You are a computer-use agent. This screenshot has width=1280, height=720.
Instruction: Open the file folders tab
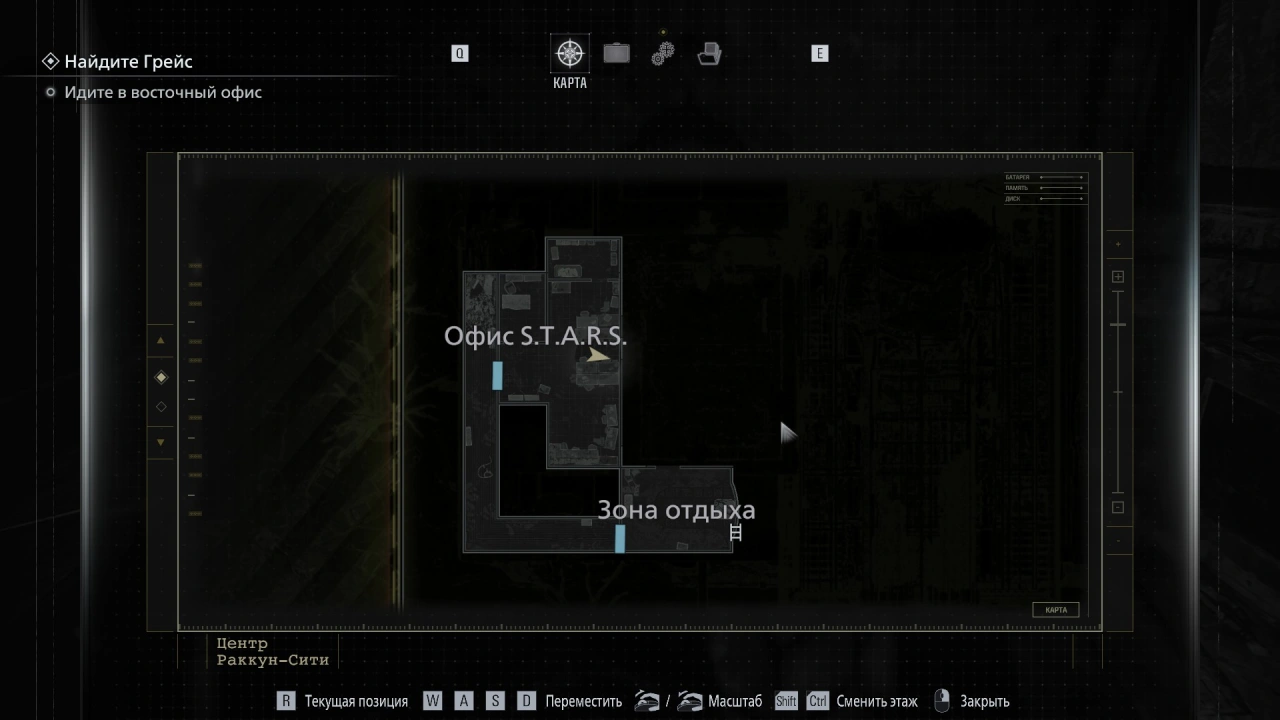point(710,54)
